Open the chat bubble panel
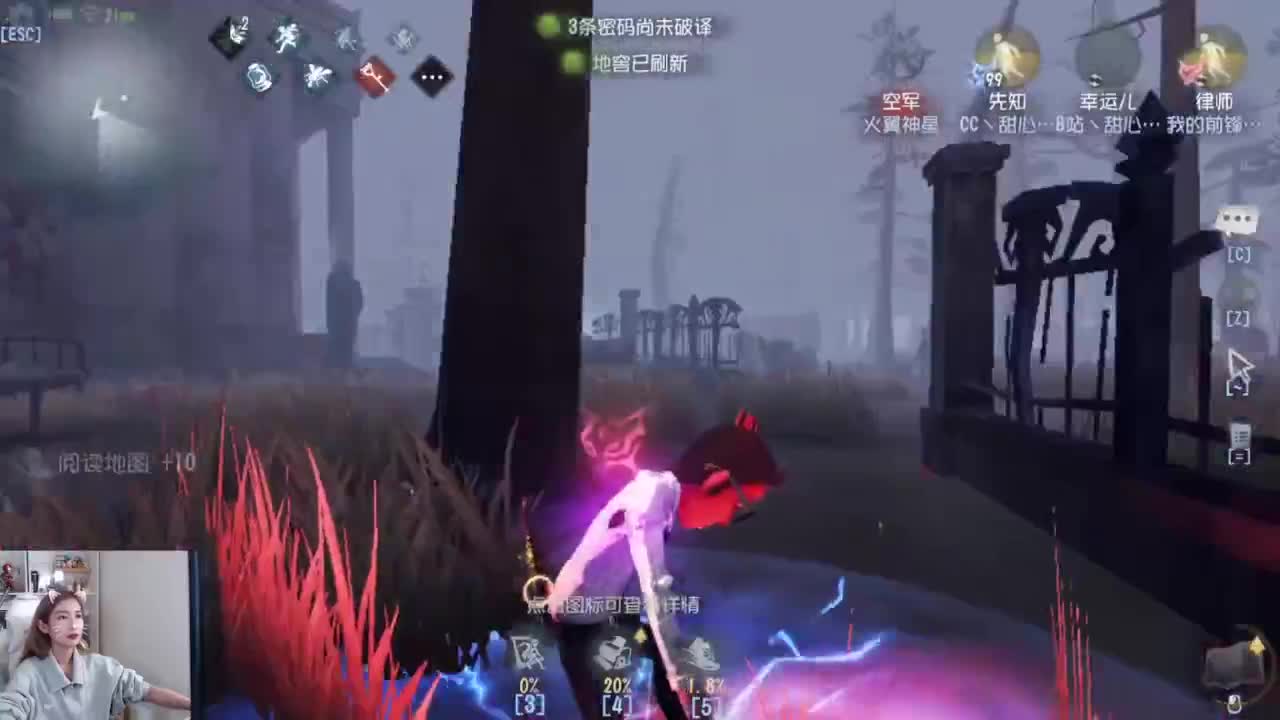Screen dimensions: 1280x720 (x=1238, y=218)
